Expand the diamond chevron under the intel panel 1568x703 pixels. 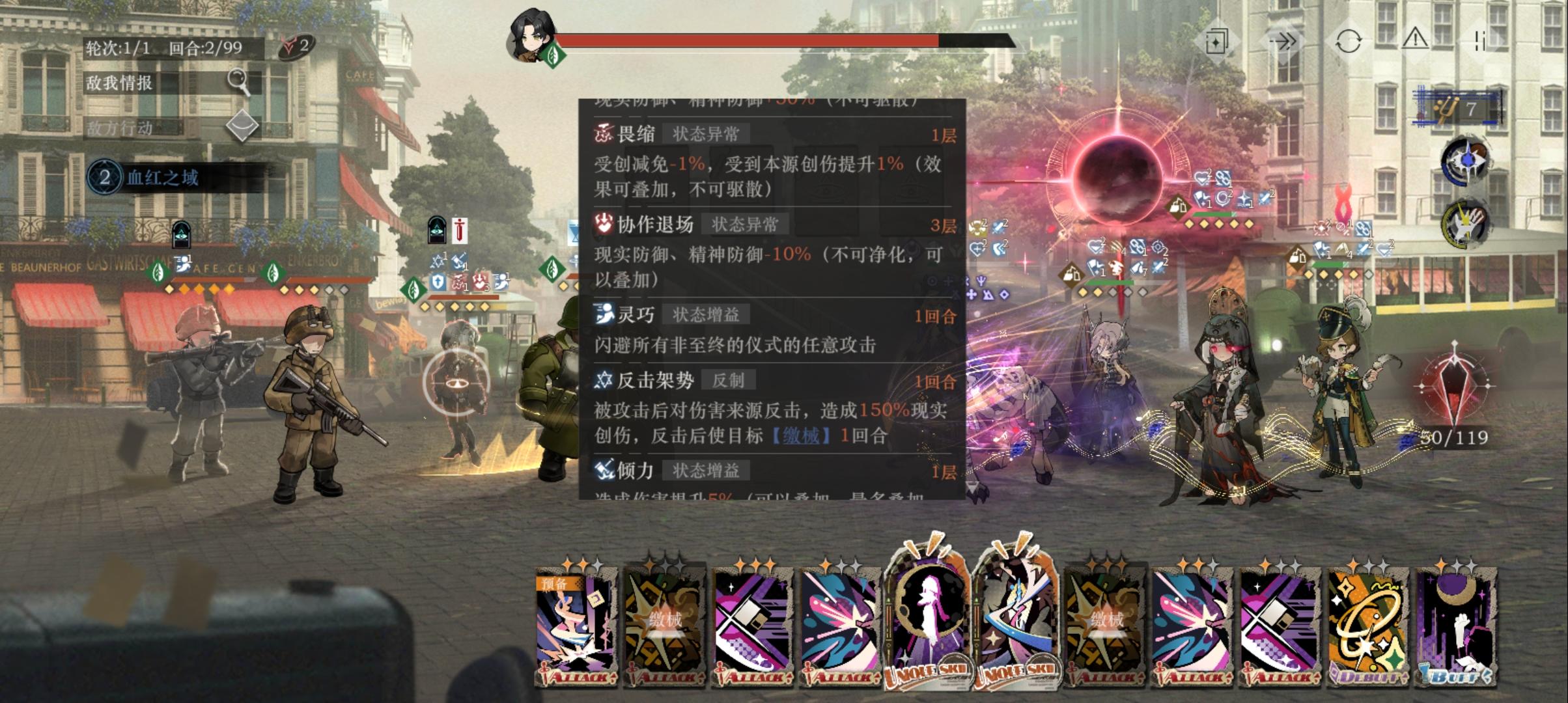pyautogui.click(x=242, y=125)
